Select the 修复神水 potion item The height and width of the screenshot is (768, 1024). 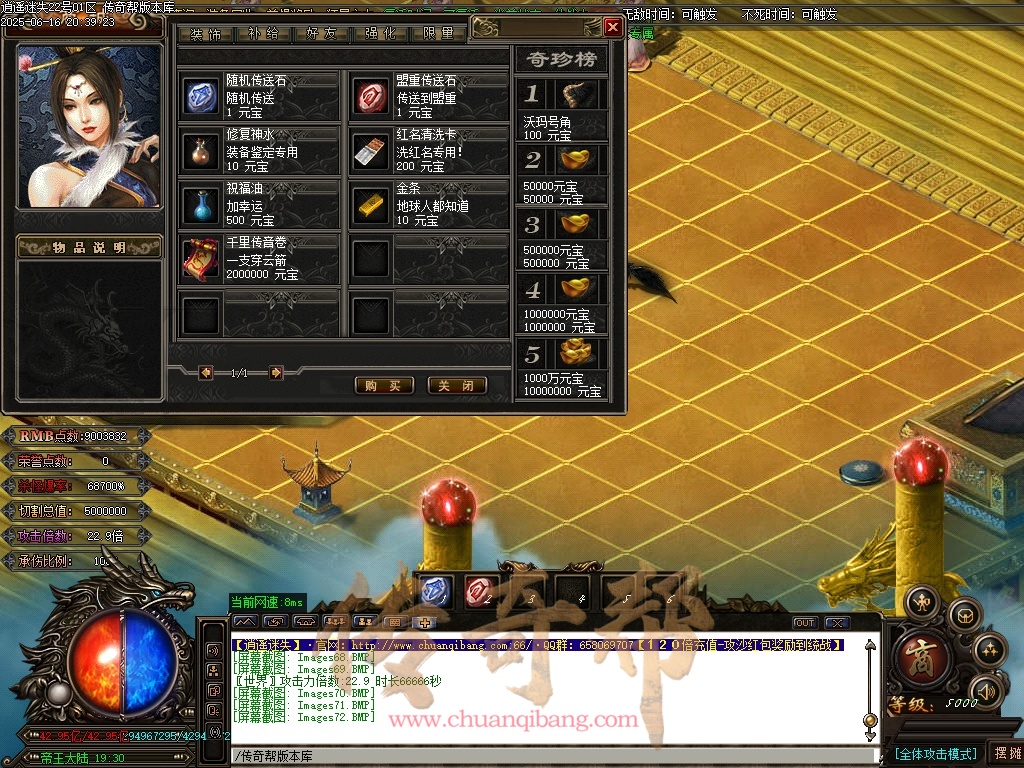tap(201, 150)
